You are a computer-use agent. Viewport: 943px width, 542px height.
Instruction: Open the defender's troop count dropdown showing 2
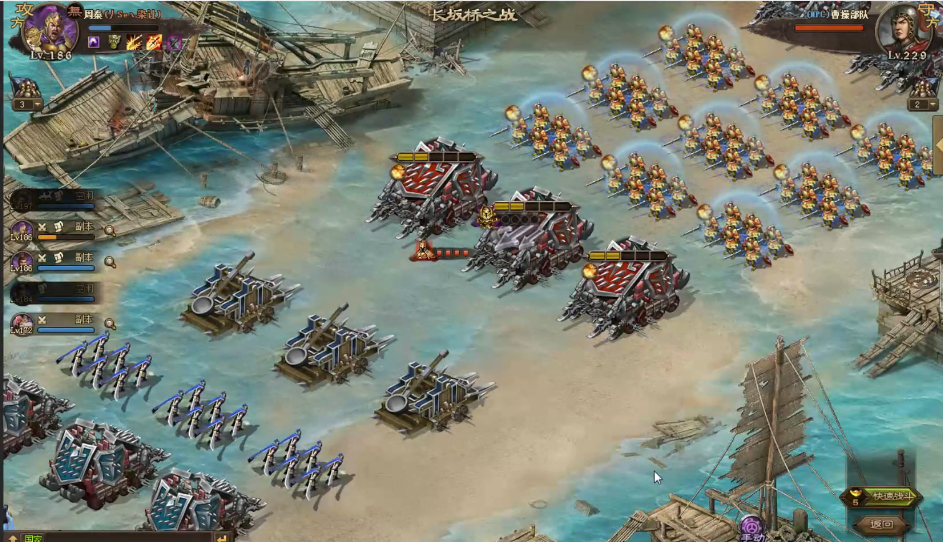(x=921, y=104)
